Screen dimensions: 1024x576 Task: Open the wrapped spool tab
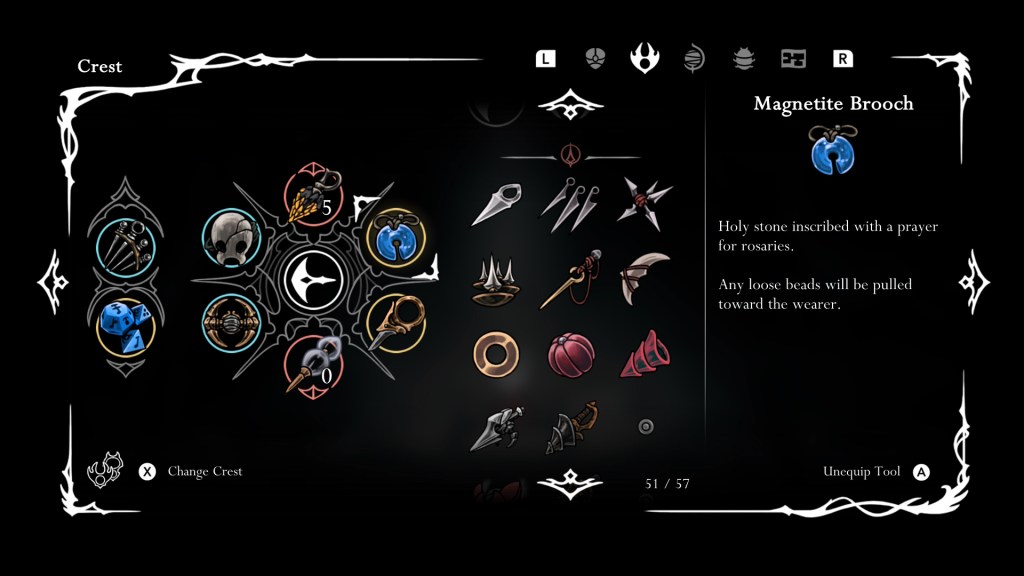[x=694, y=58]
